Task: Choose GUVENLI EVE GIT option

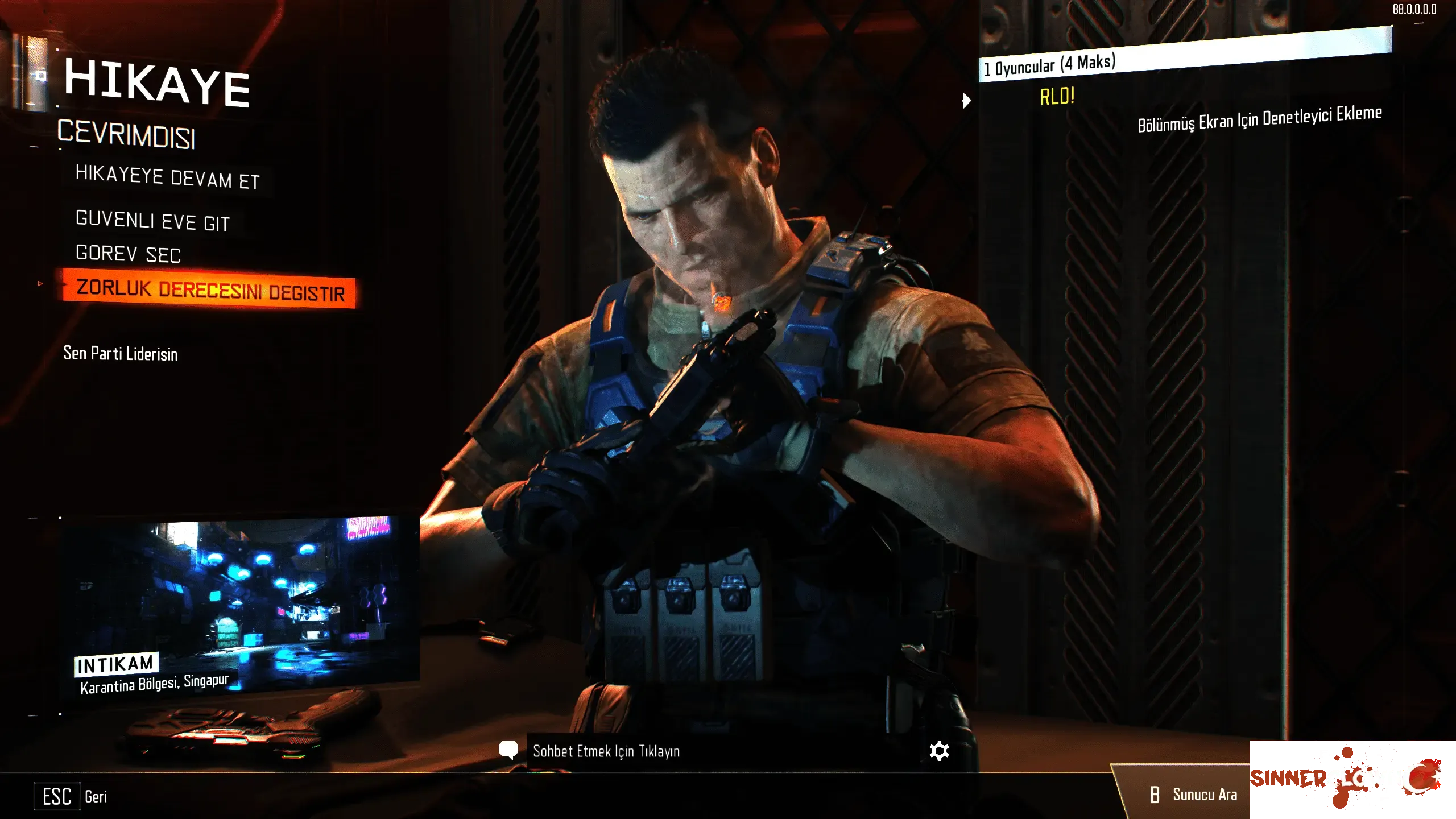Action: pyautogui.click(x=152, y=221)
